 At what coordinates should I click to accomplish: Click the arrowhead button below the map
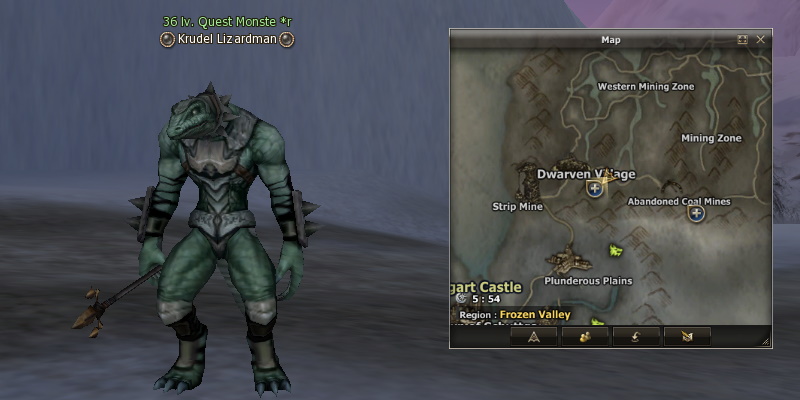click(534, 336)
